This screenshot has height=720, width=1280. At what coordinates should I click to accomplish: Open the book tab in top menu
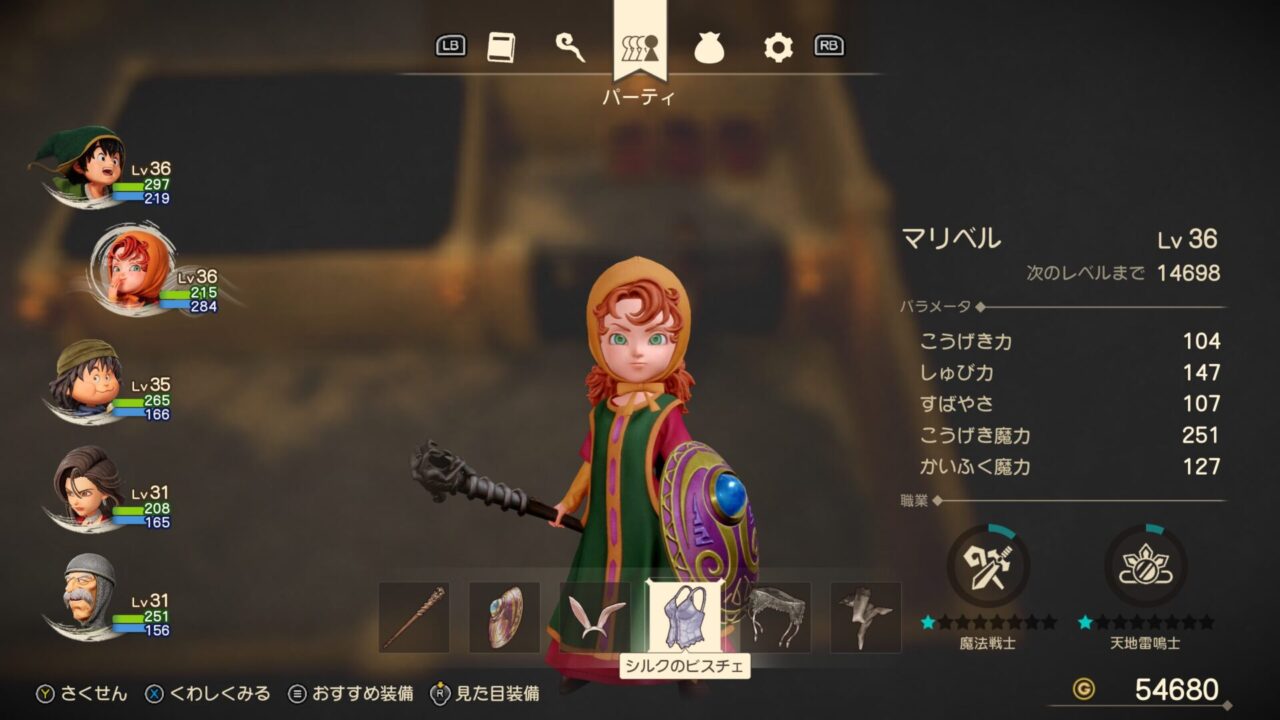click(501, 47)
